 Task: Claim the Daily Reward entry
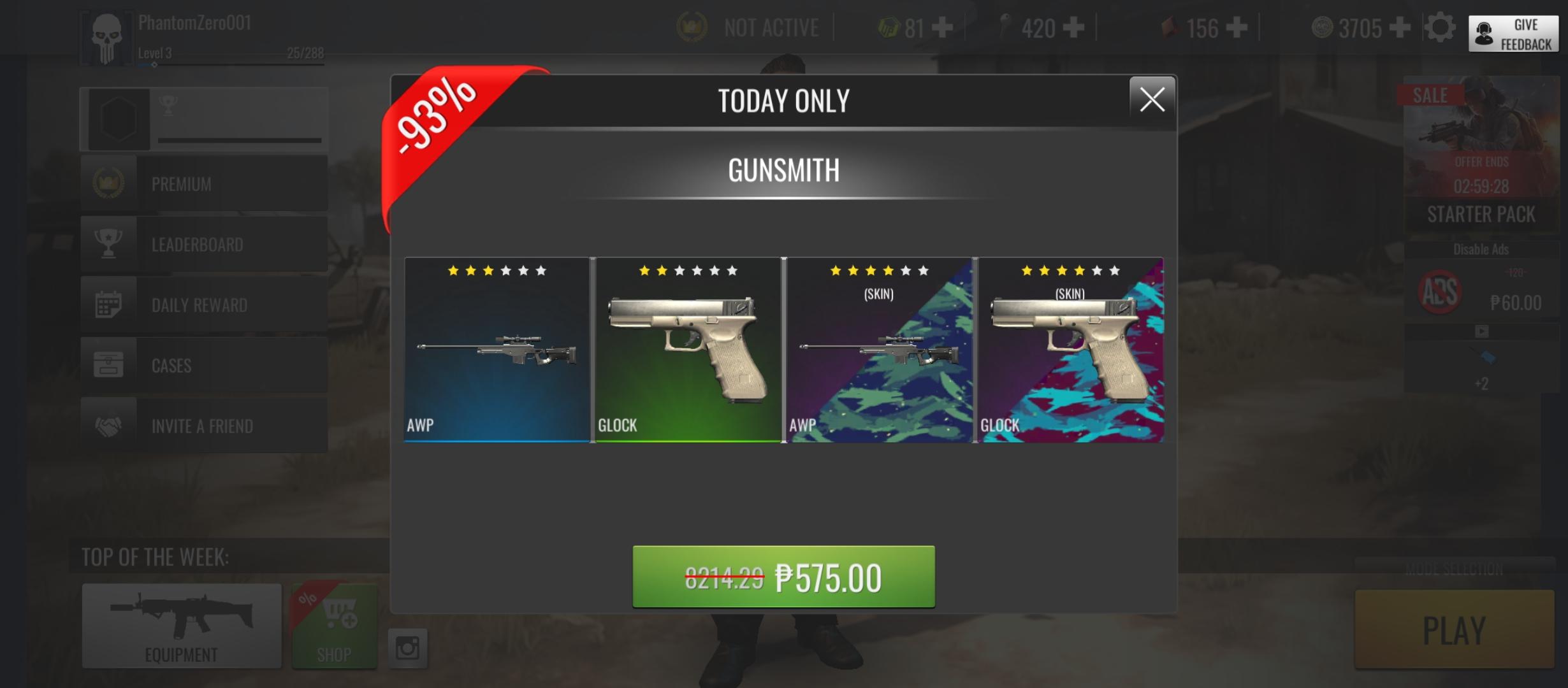[204, 305]
